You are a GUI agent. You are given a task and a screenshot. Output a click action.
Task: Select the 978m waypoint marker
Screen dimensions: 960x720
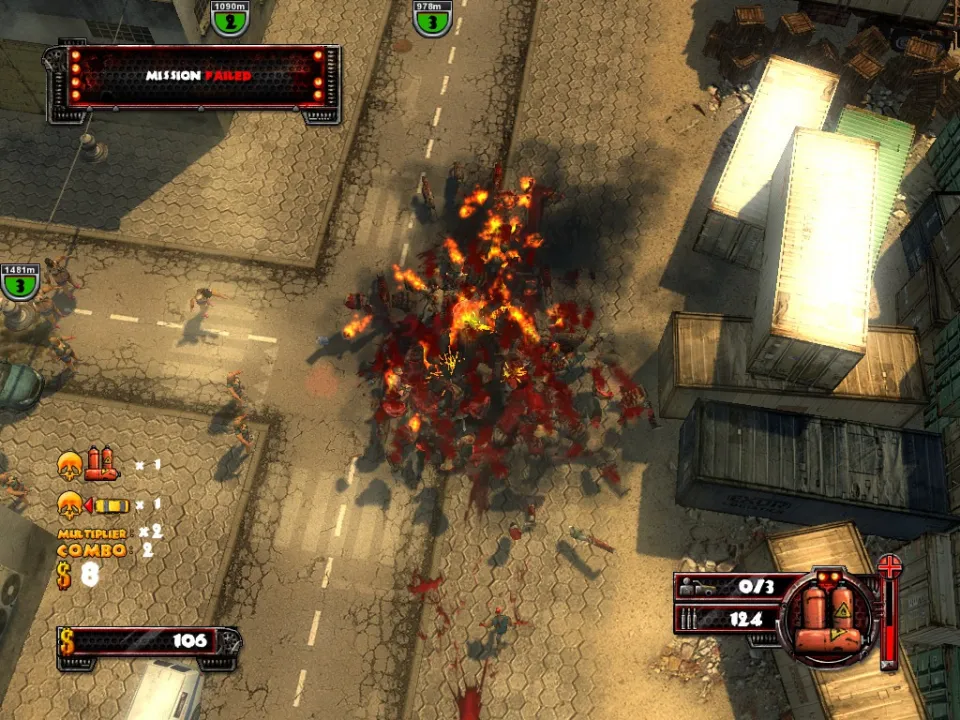point(432,19)
